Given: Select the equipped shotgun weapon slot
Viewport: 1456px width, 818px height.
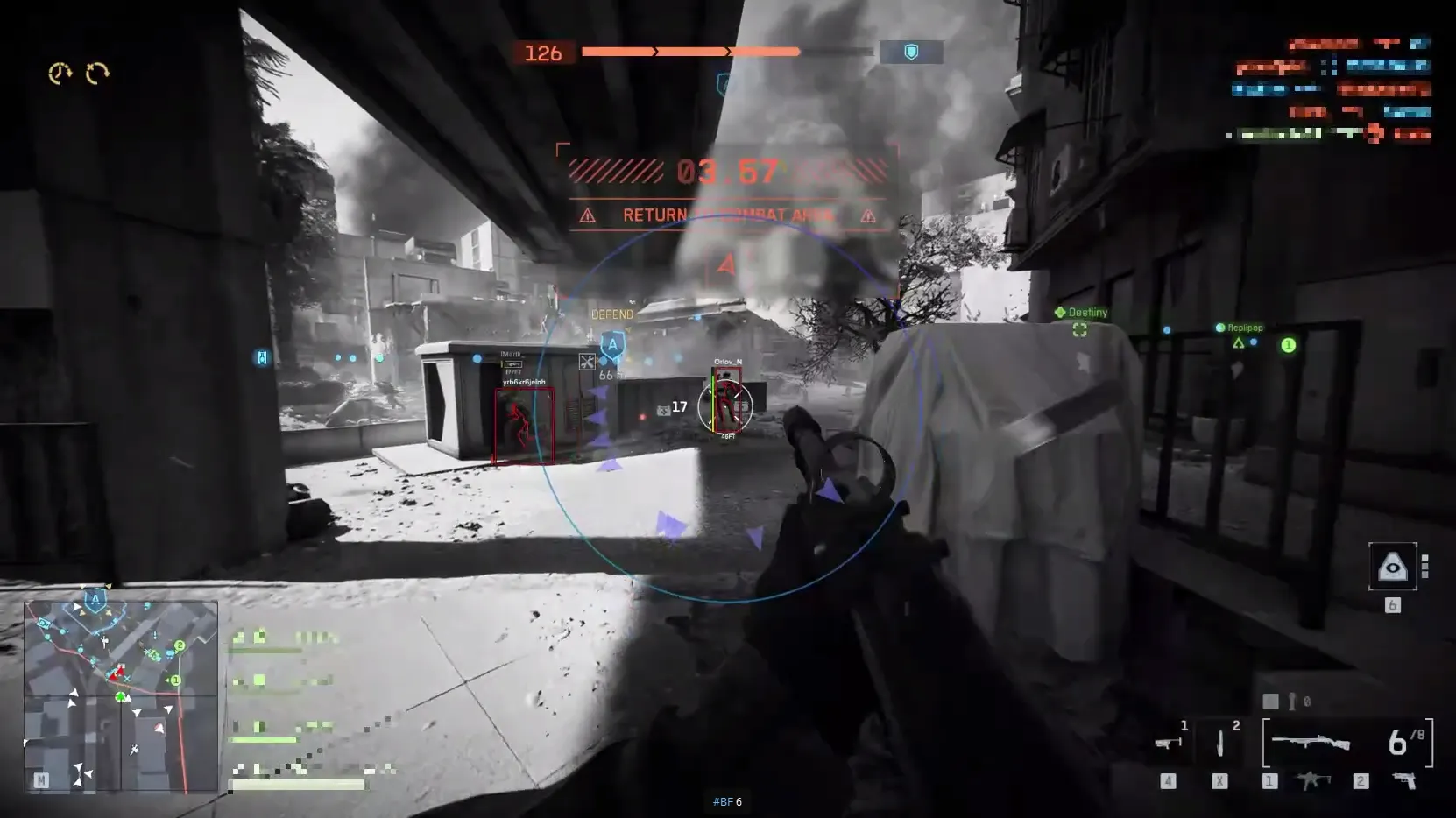Looking at the screenshot, I should (1311, 743).
